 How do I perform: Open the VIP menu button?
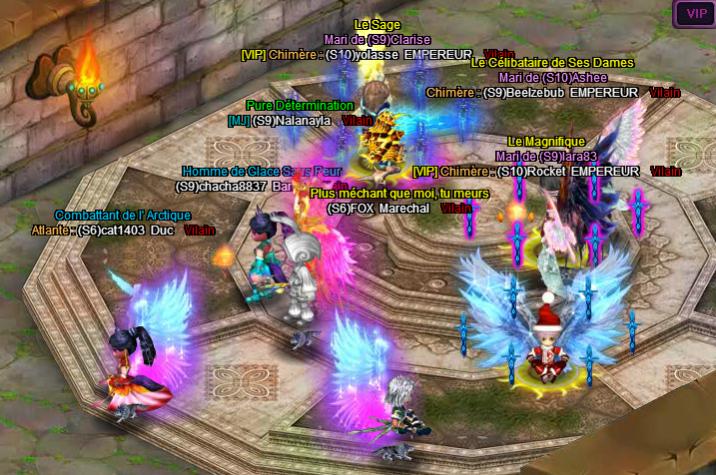pyautogui.click(x=695, y=14)
